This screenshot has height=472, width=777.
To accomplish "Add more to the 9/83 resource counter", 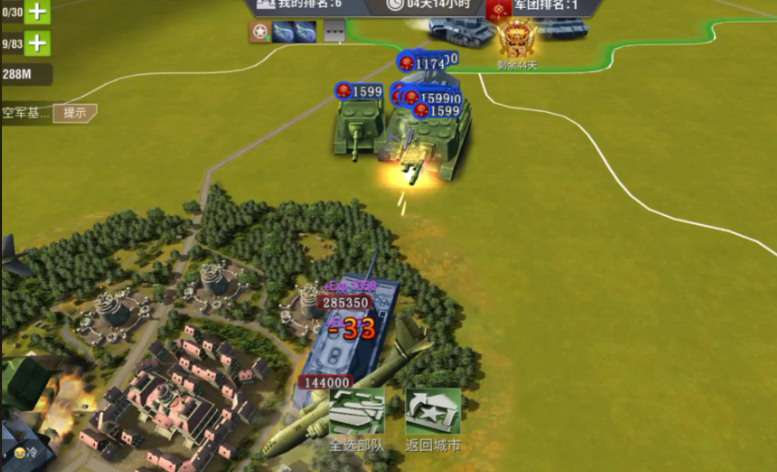I will [37, 43].
